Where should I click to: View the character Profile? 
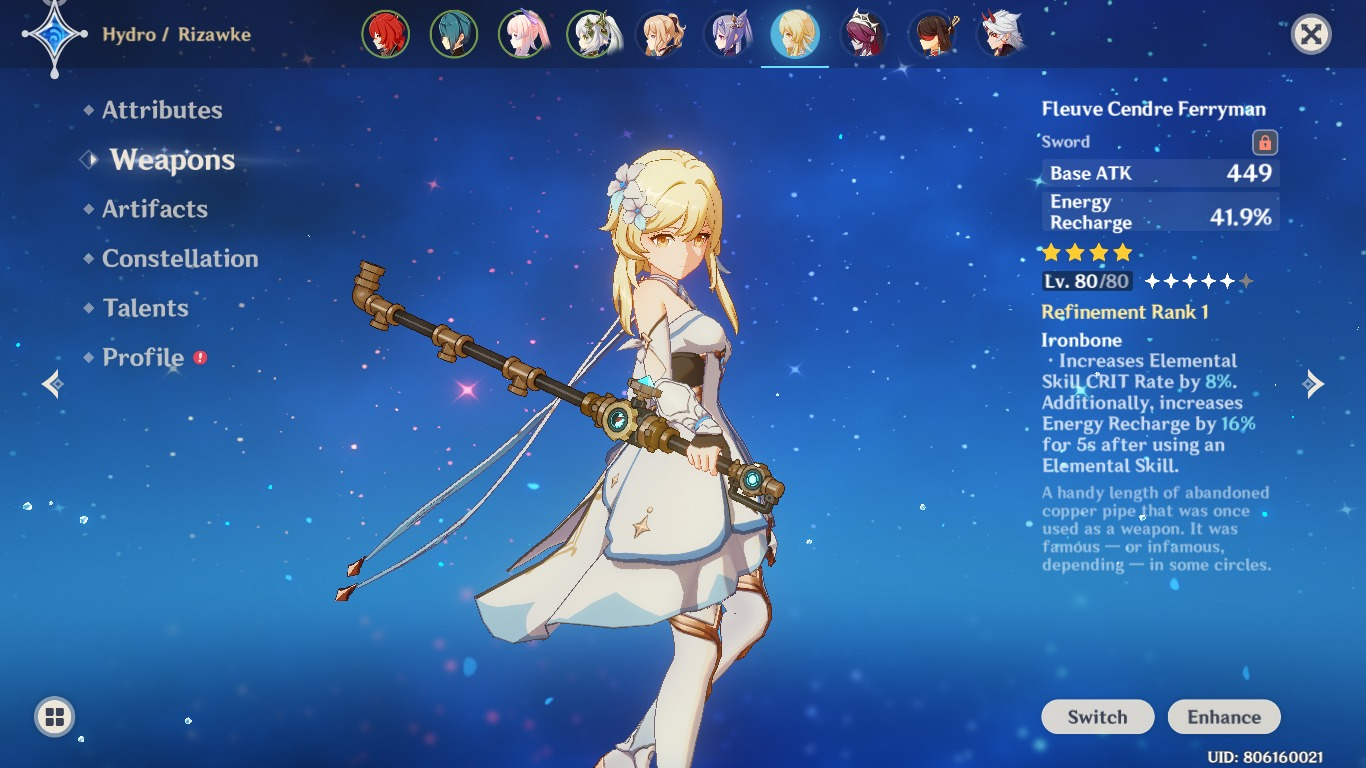[x=143, y=357]
